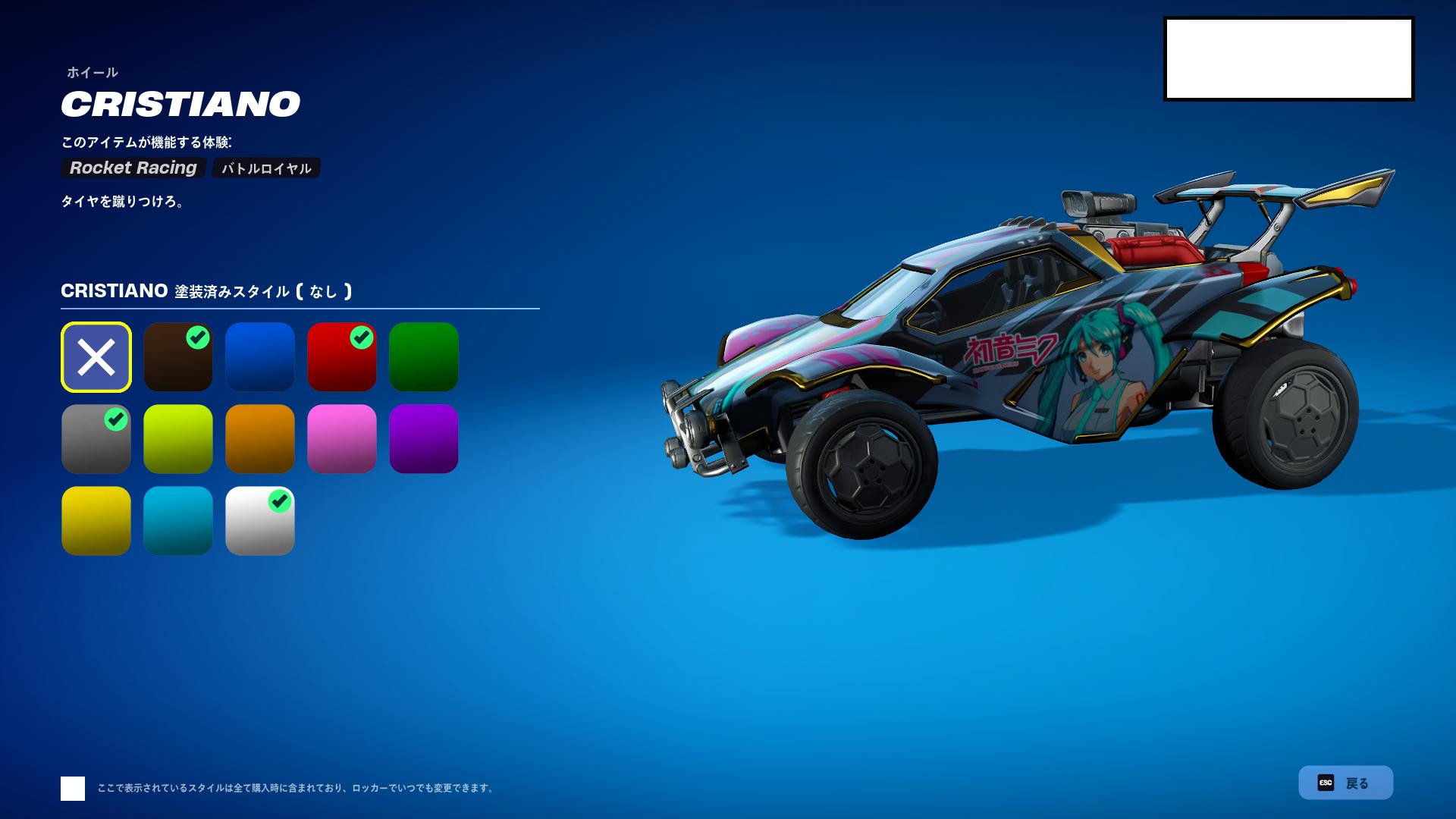The width and height of the screenshot is (1456, 819).
Task: Select the cyan paint swatch
Action: click(x=178, y=521)
